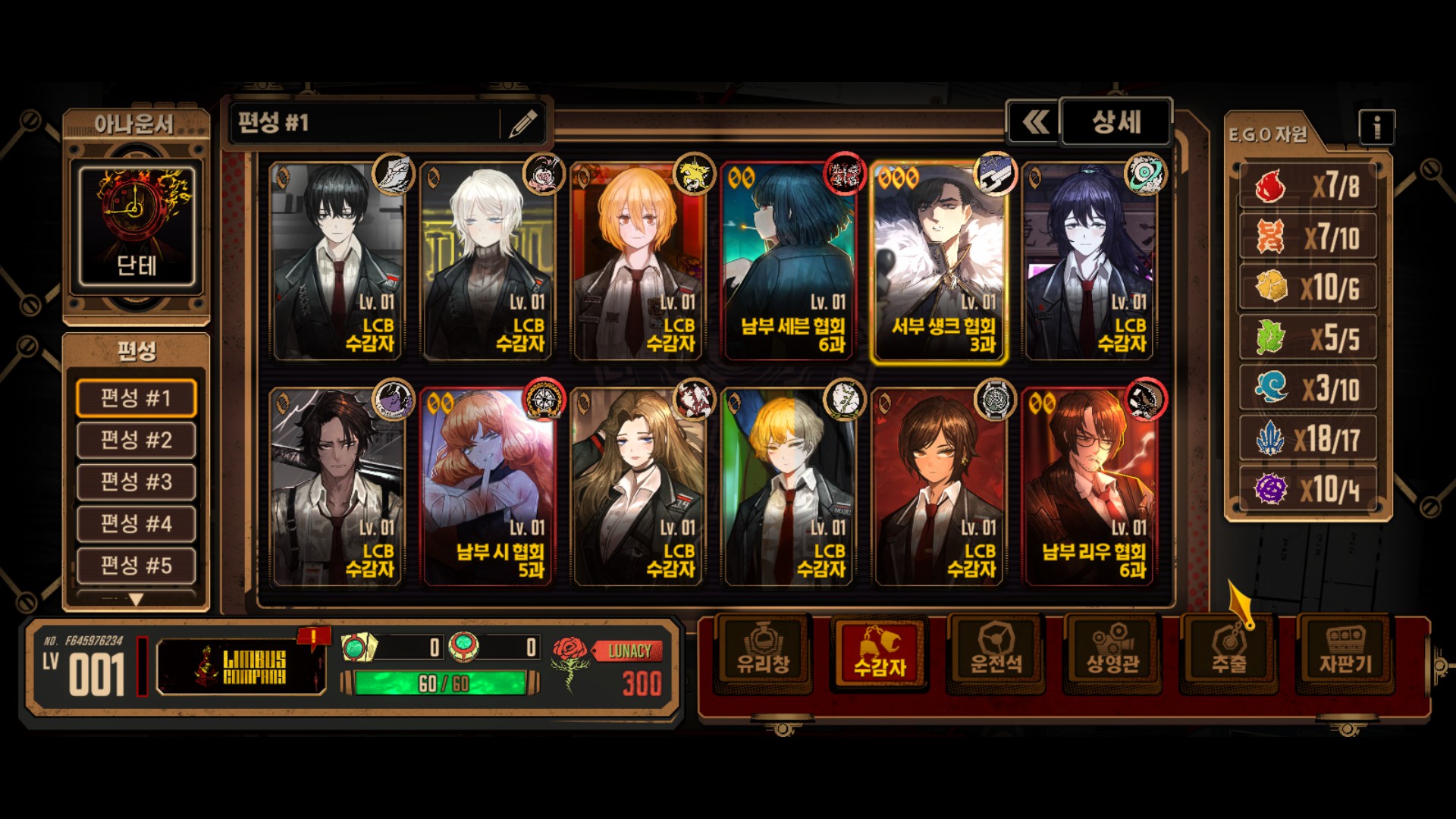Choose 편성 #4 team preset
This screenshot has width=1456, height=819.
136,523
